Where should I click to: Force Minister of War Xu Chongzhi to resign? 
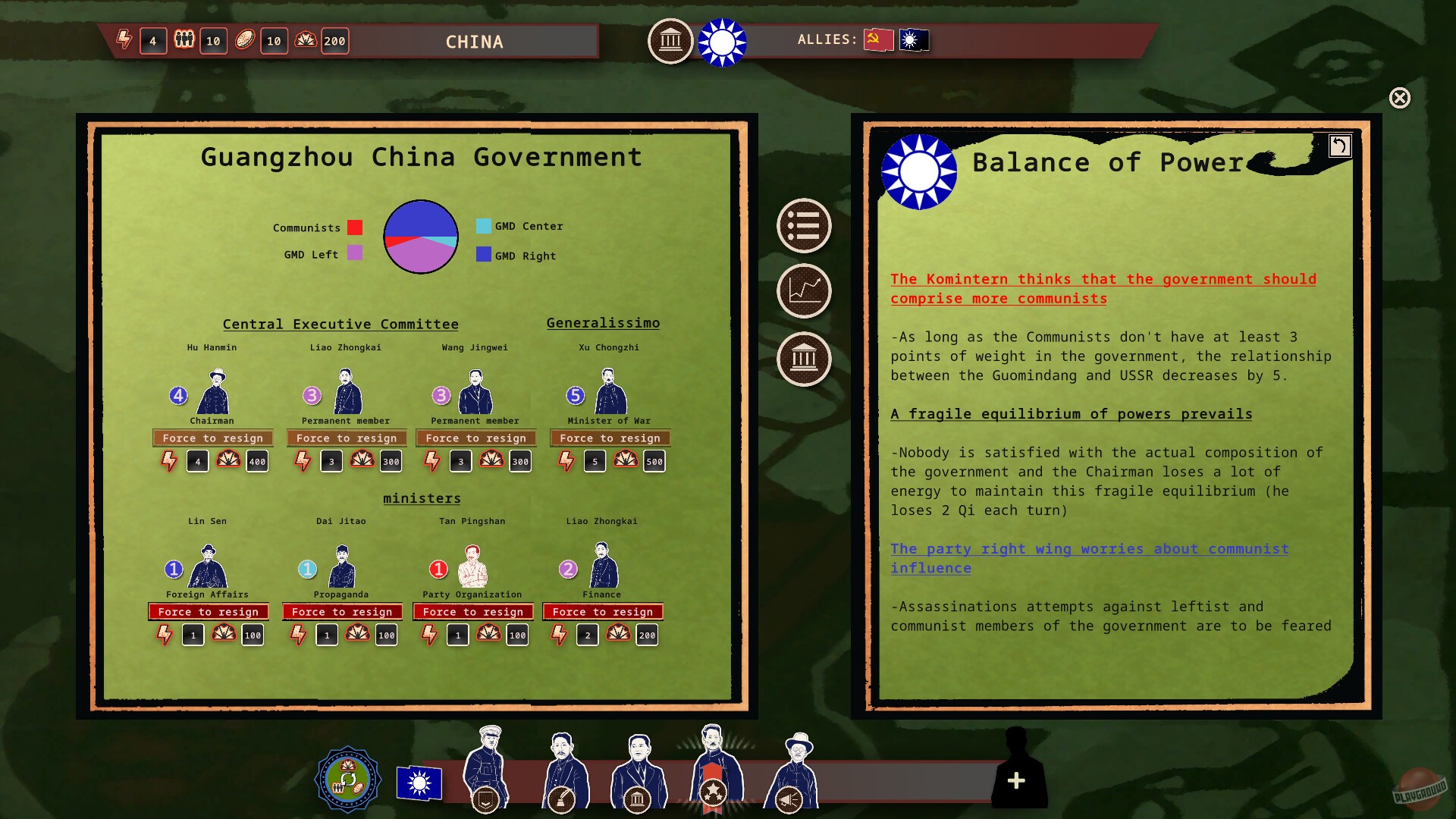[610, 438]
